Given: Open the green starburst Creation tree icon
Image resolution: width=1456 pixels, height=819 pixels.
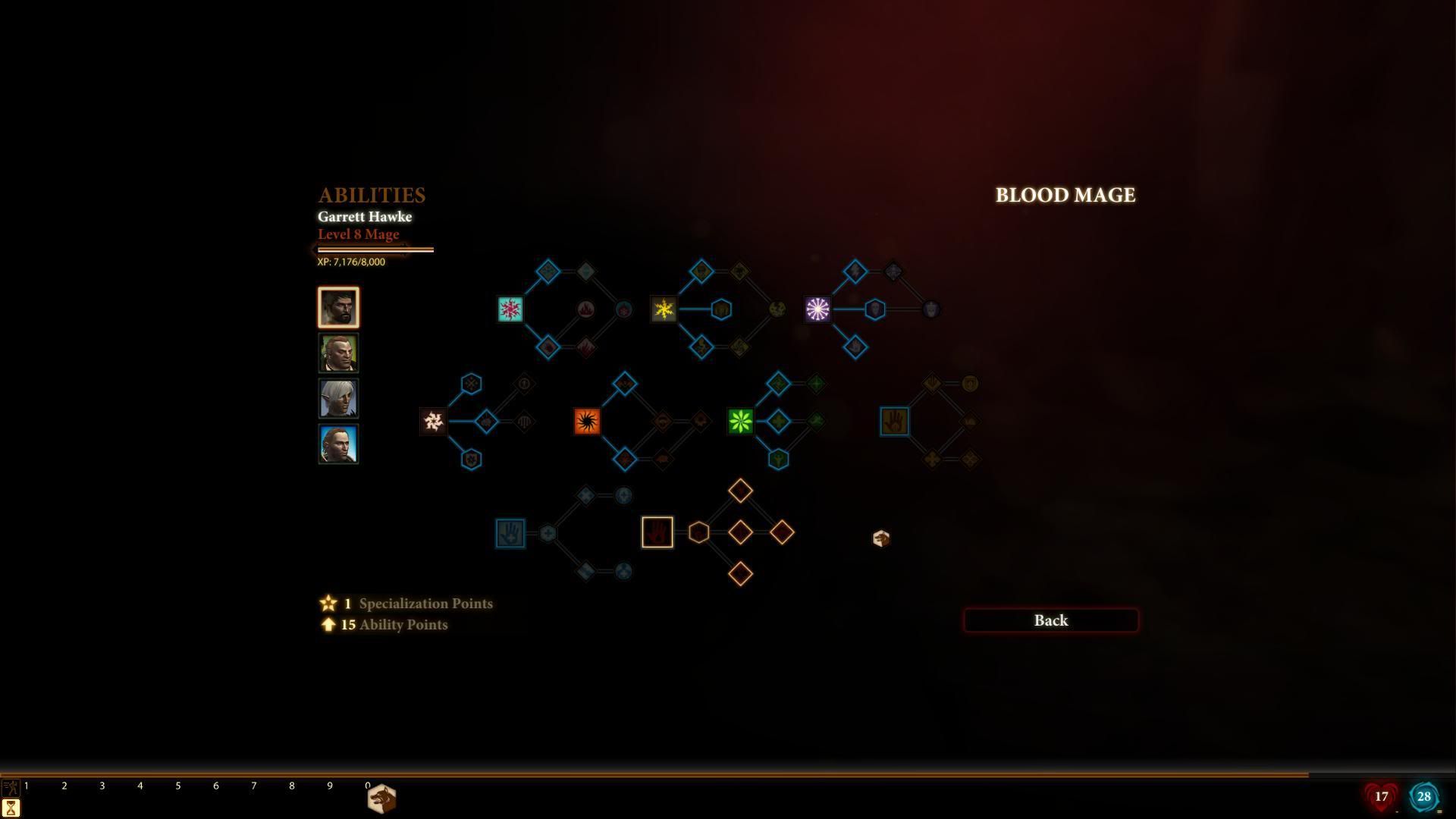Looking at the screenshot, I should (740, 422).
